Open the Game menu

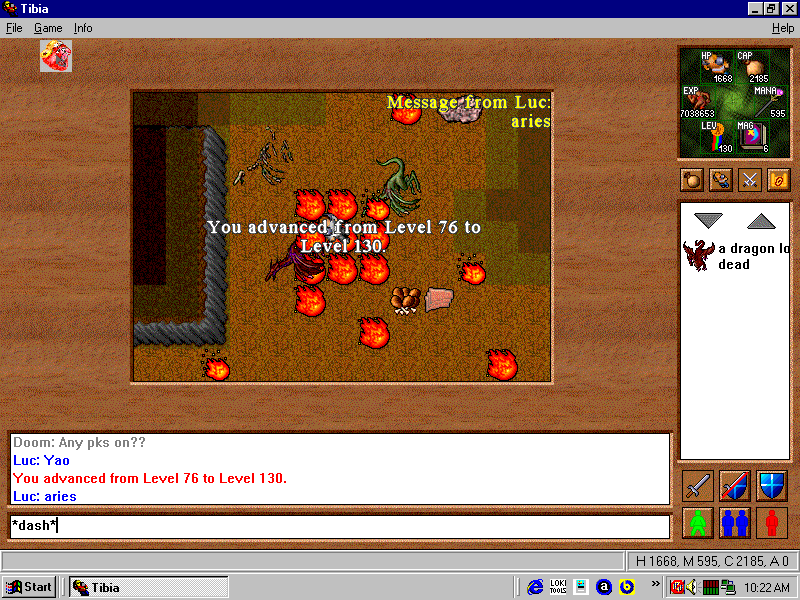pos(48,28)
